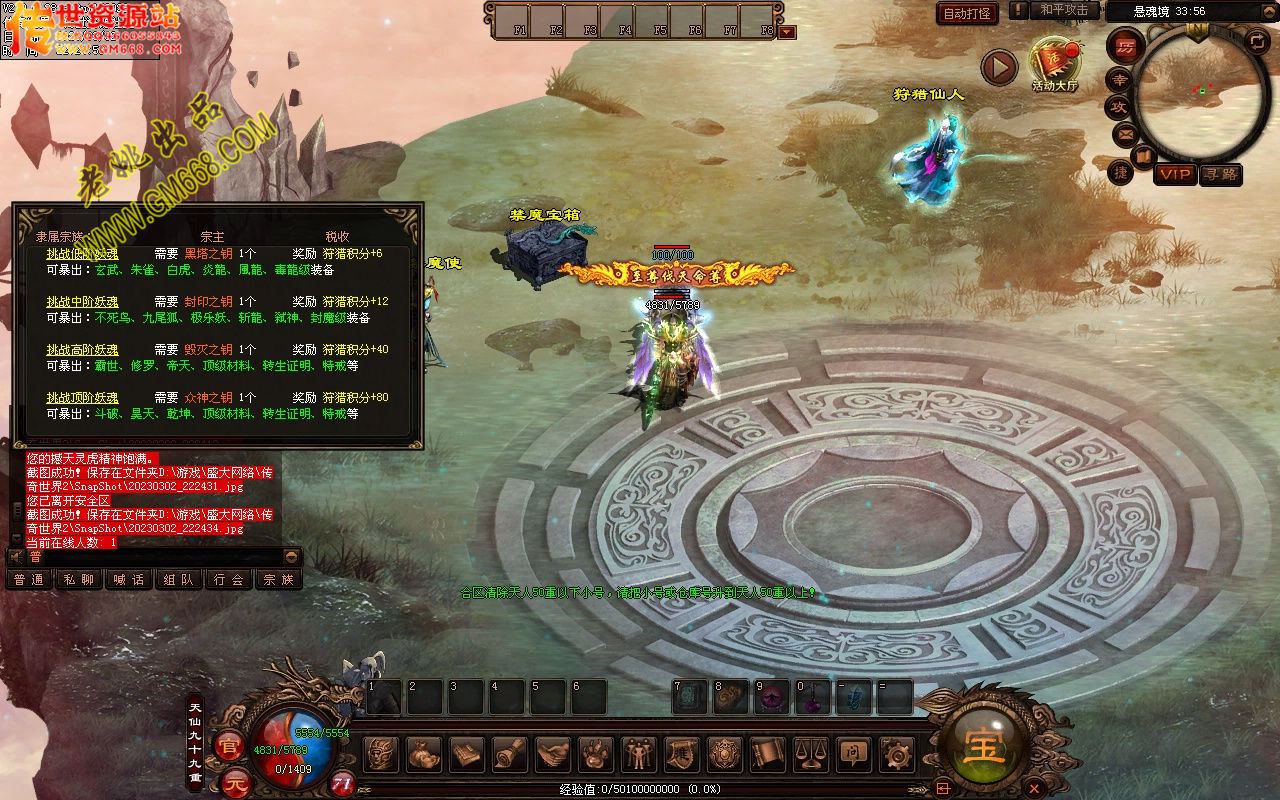1280x800 pixels.
Task: Open the VIP panel
Action: pos(1175,174)
